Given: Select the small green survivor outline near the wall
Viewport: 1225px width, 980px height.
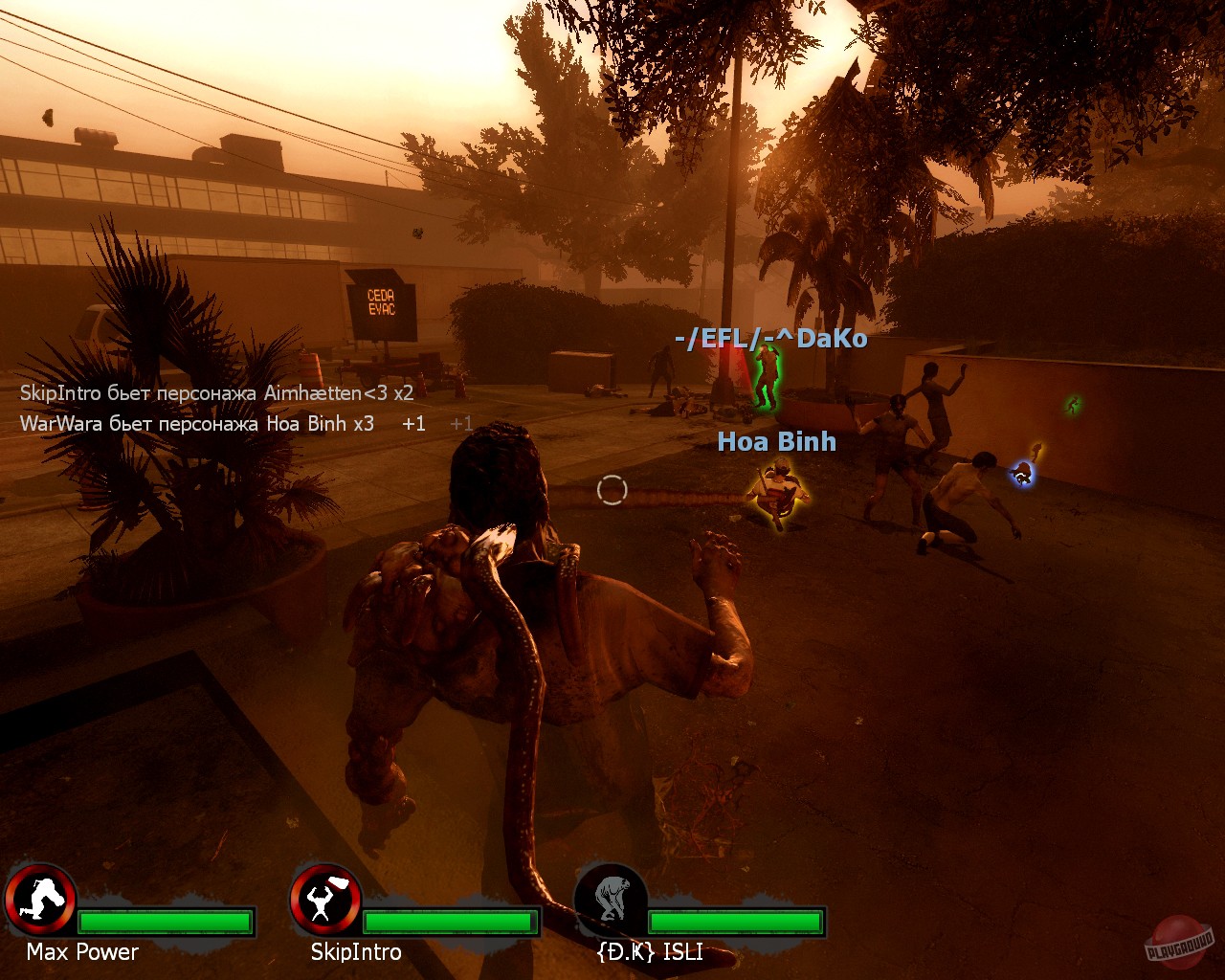Looking at the screenshot, I should pos(1071,405).
